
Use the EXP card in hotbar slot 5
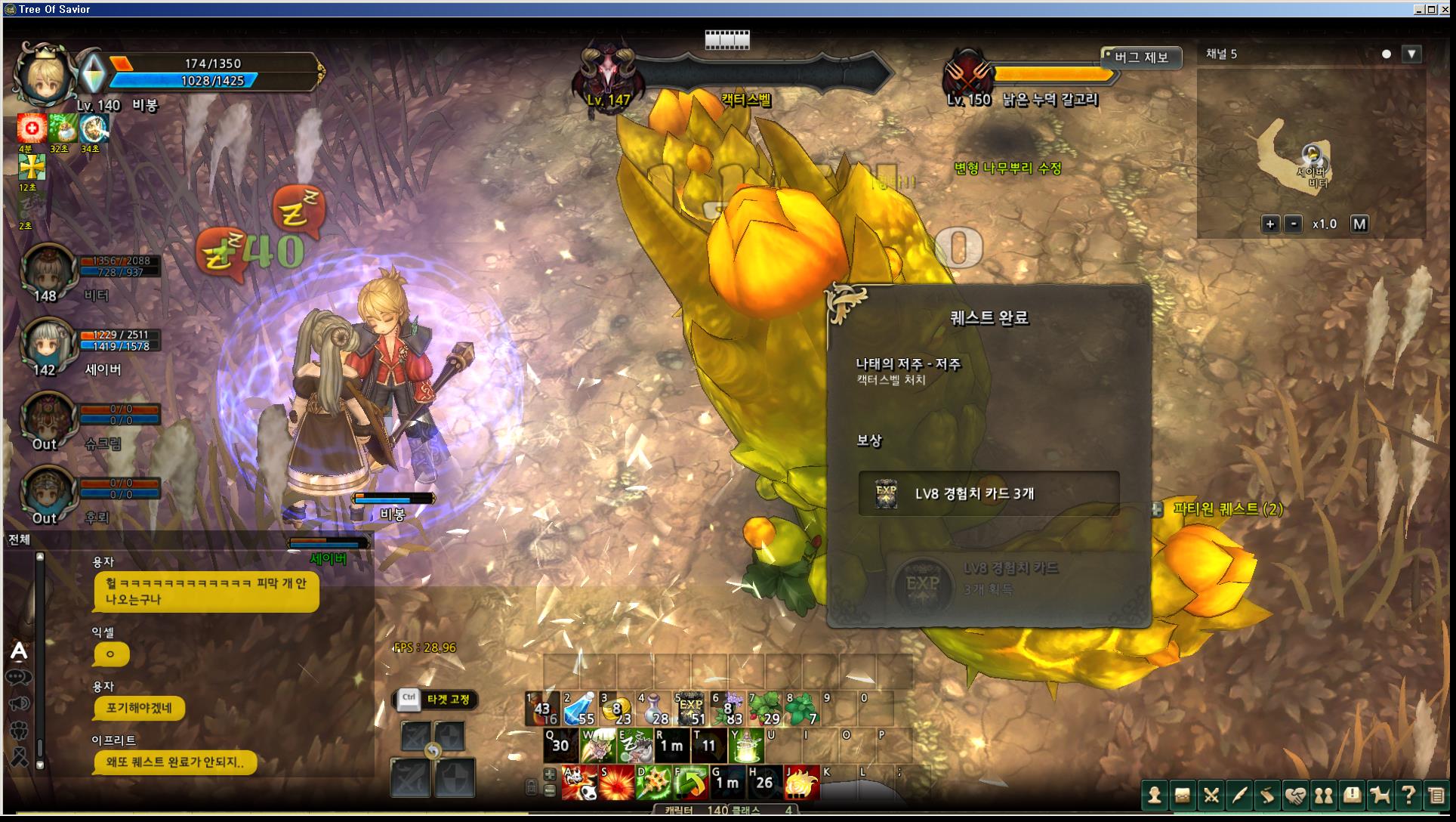tap(690, 709)
